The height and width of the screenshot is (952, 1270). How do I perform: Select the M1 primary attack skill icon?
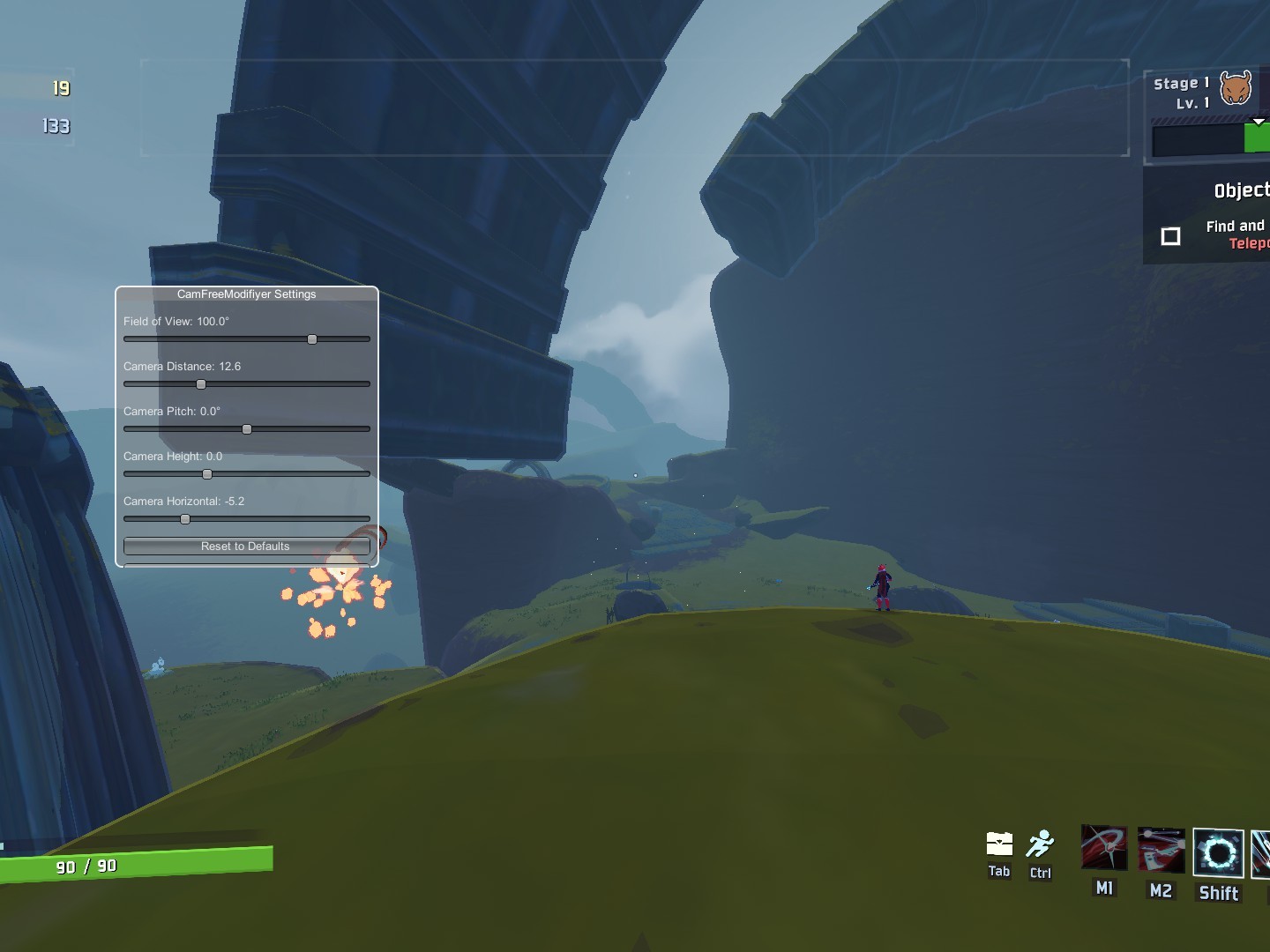[x=1103, y=848]
